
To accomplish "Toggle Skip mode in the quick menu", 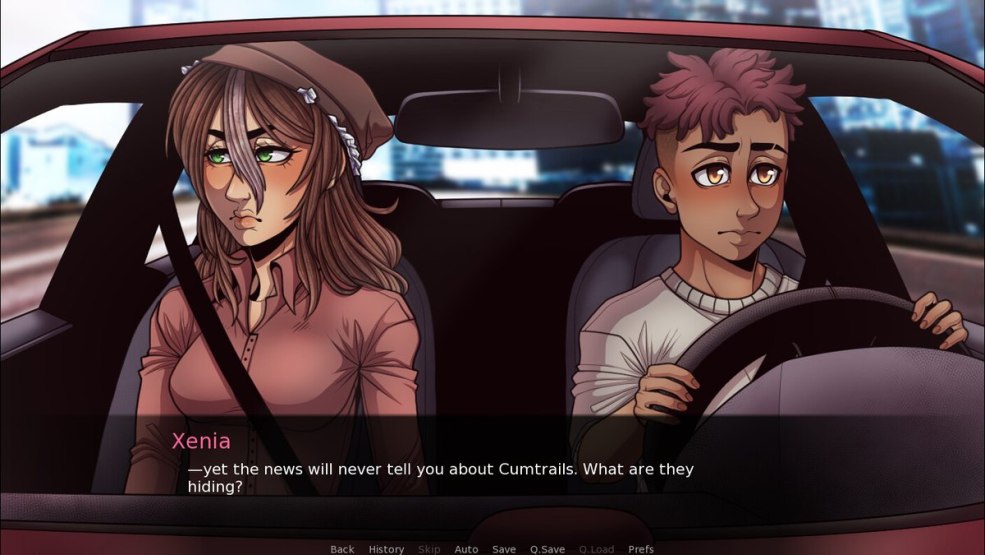I will 429,549.
